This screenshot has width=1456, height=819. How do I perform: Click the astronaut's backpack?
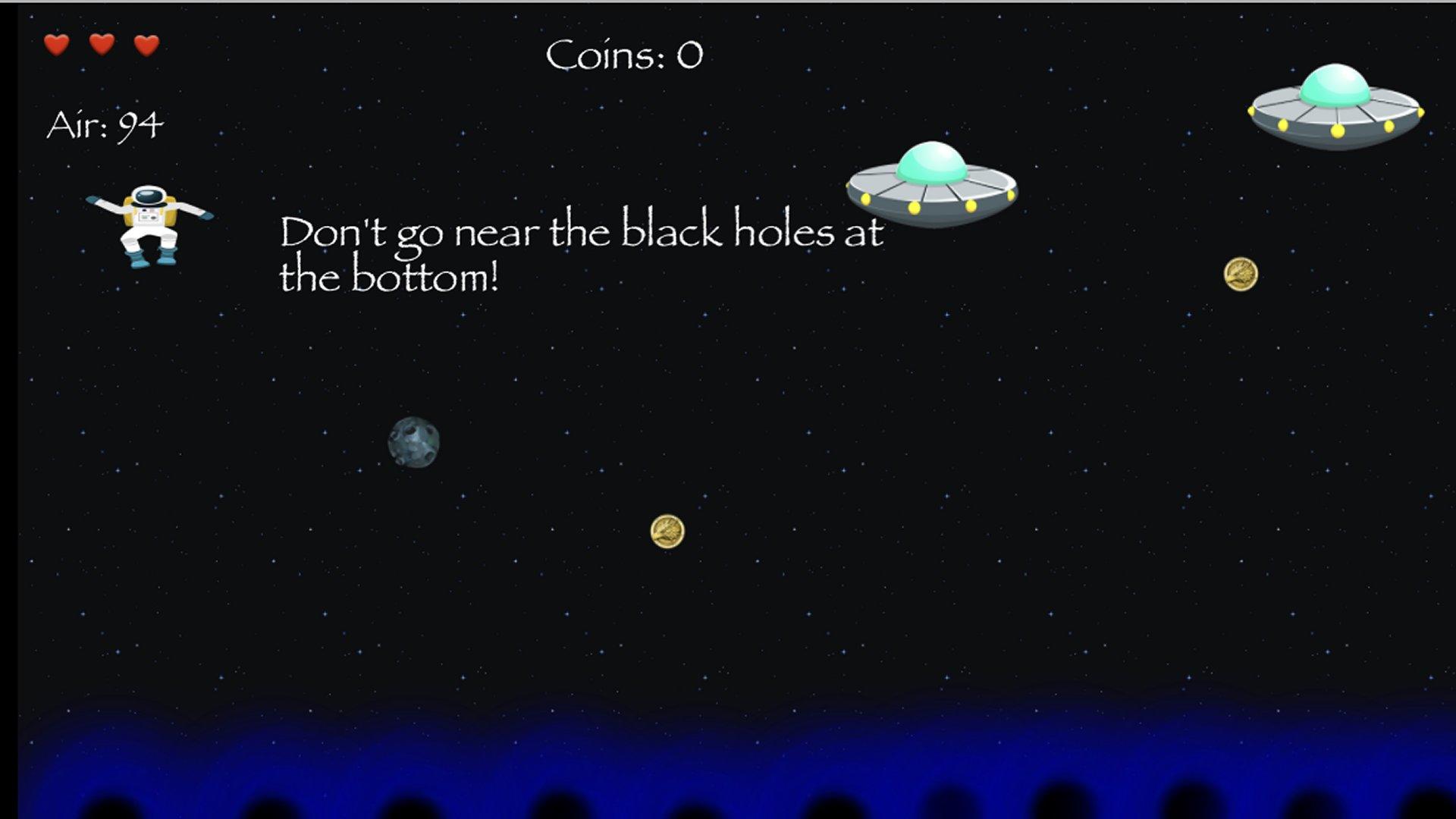click(x=127, y=215)
